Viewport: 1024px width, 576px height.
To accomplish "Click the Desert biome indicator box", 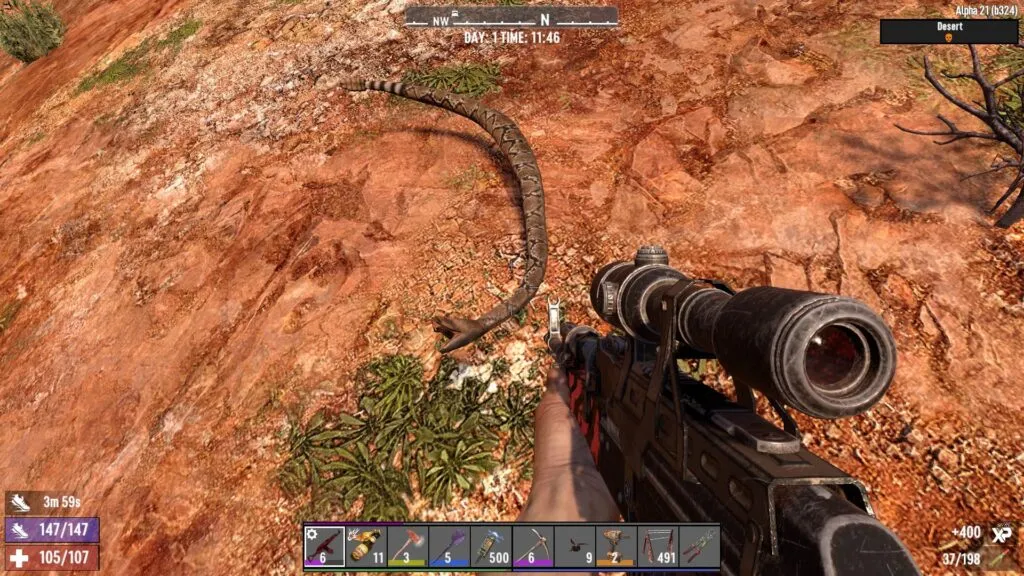I will [x=949, y=32].
